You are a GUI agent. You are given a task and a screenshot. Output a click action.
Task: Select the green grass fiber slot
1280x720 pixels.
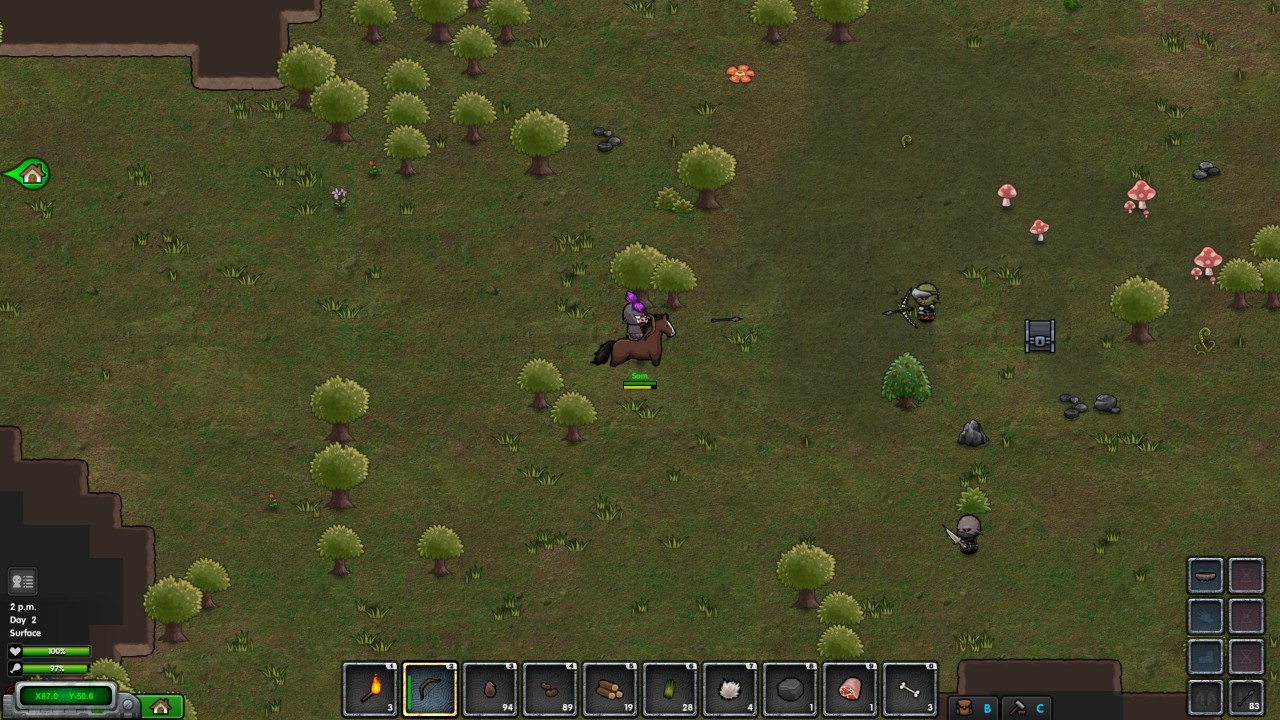(670, 690)
